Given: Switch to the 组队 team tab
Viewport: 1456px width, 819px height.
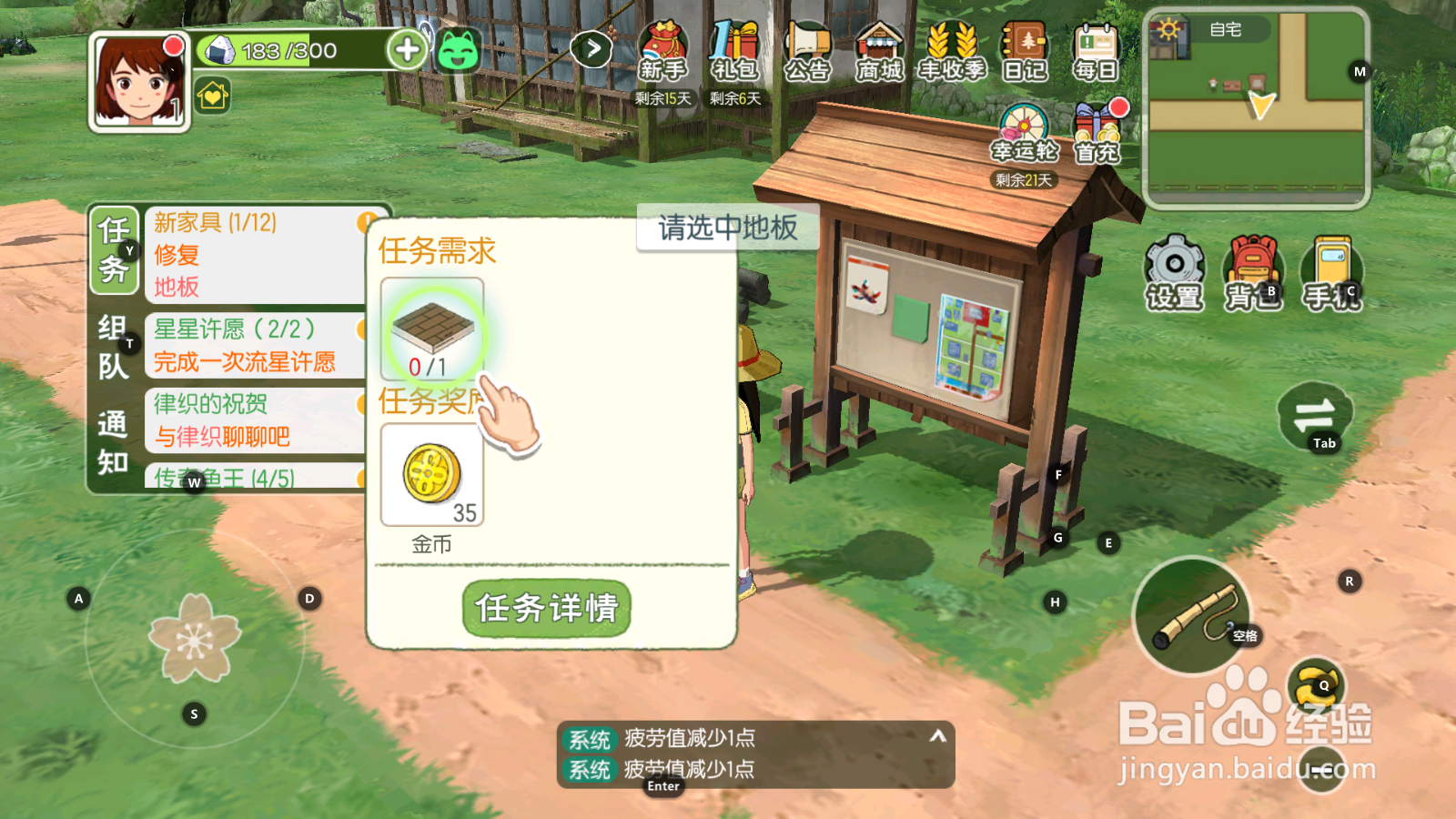Looking at the screenshot, I should click(x=113, y=346).
